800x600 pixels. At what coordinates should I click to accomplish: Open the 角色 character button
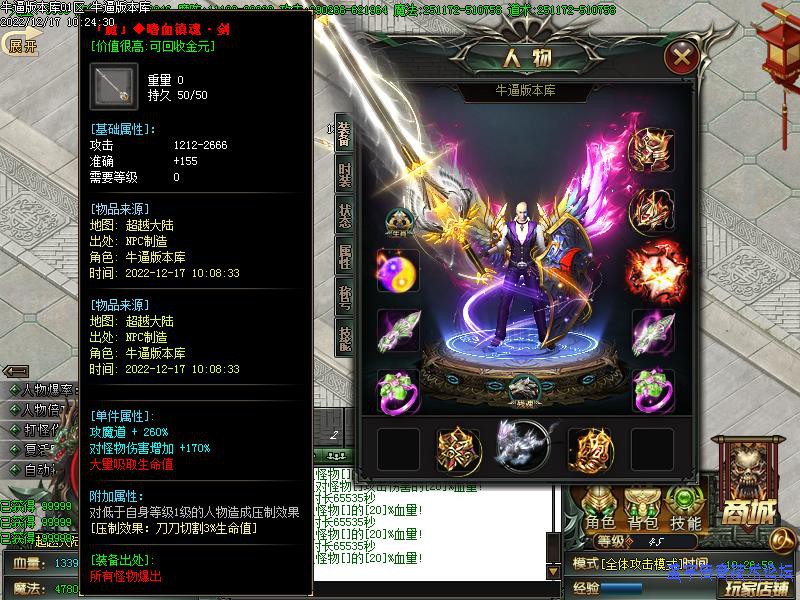pos(600,510)
